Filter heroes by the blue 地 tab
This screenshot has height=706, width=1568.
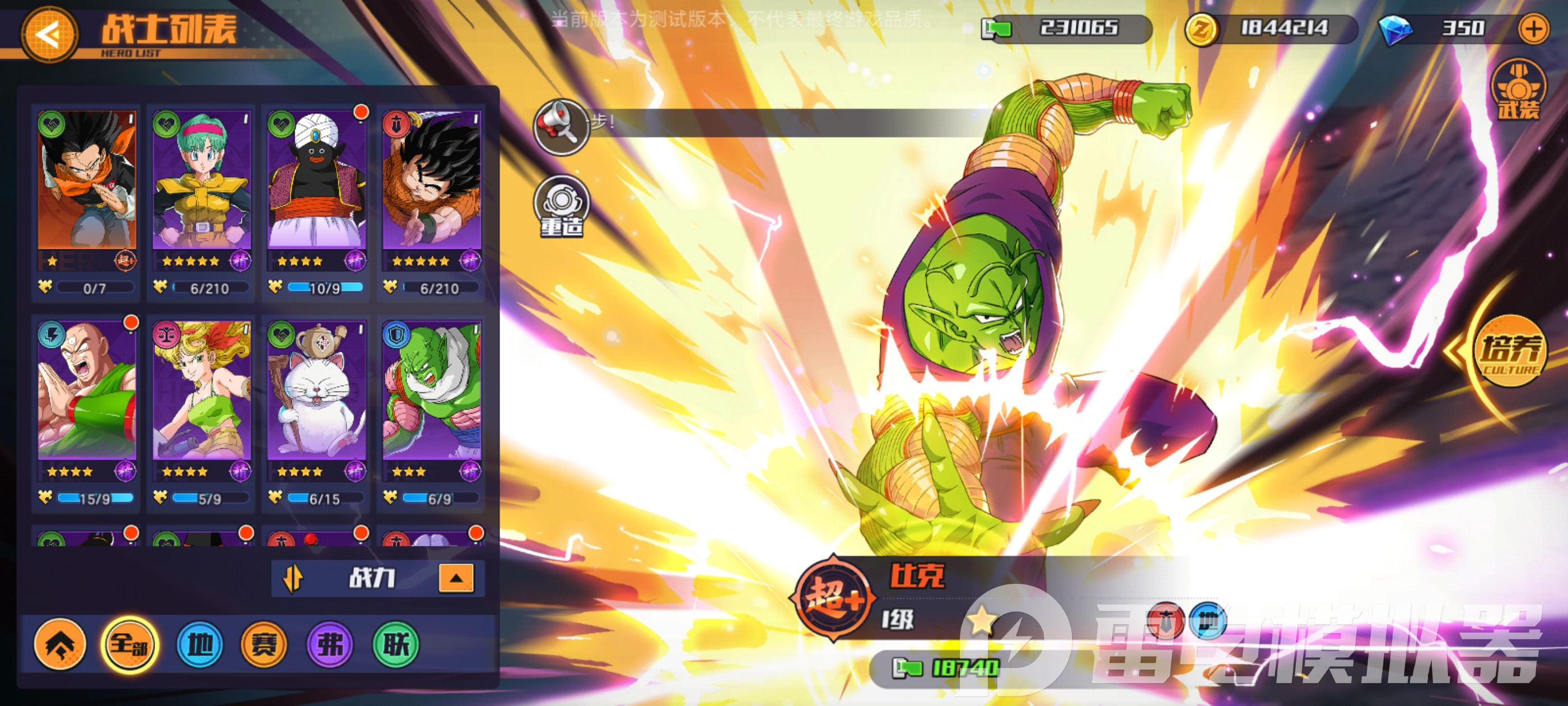tap(200, 644)
